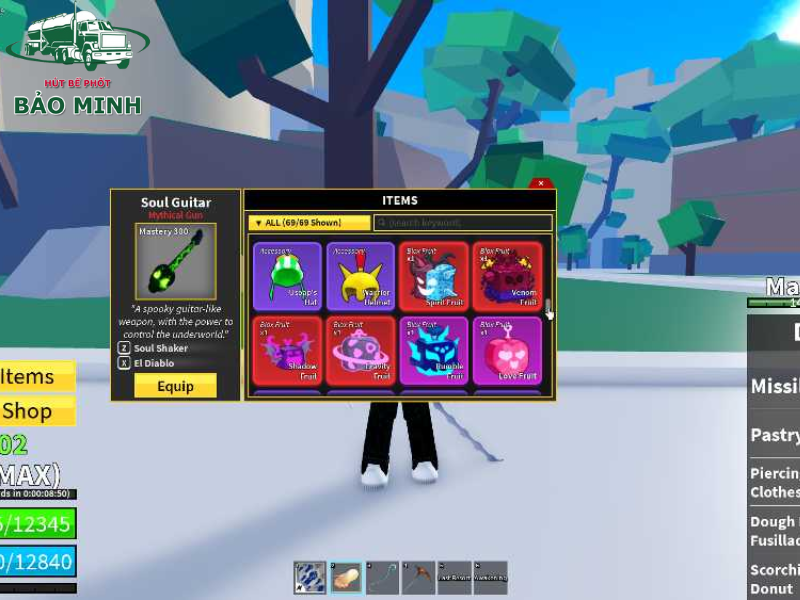800x600 pixels.
Task: Select the red scythe hotbar slot
Action: [x=419, y=577]
